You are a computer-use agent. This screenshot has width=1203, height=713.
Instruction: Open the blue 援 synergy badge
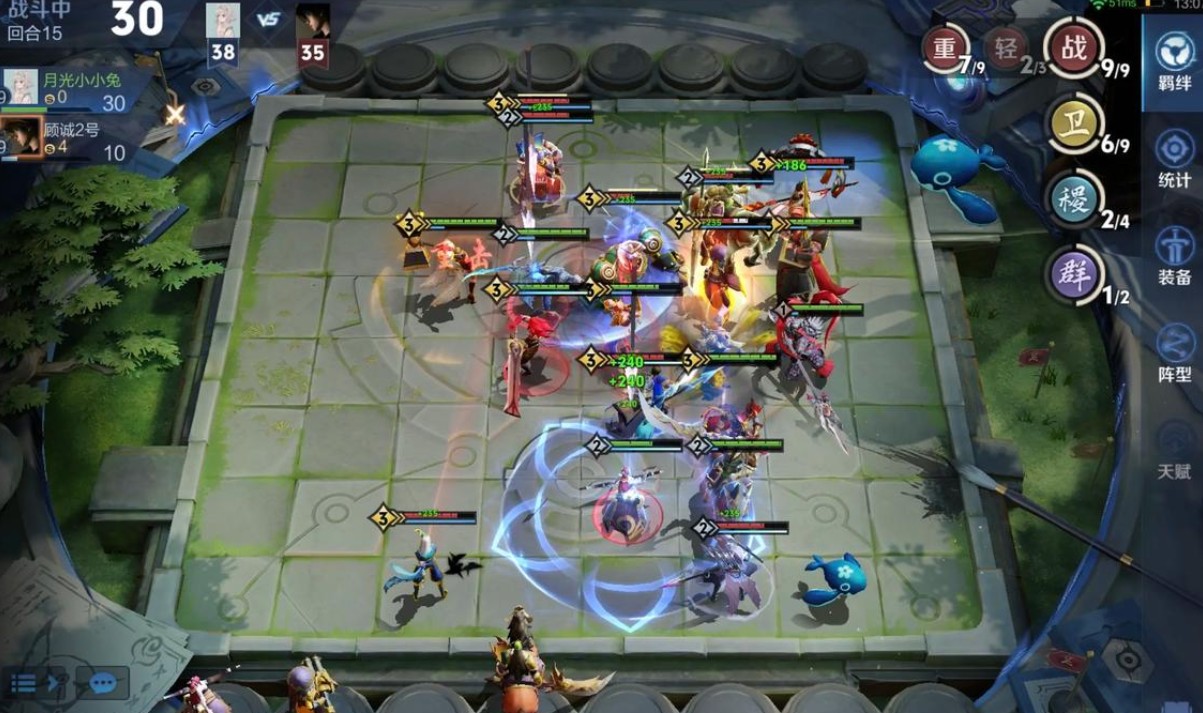click(x=1073, y=199)
